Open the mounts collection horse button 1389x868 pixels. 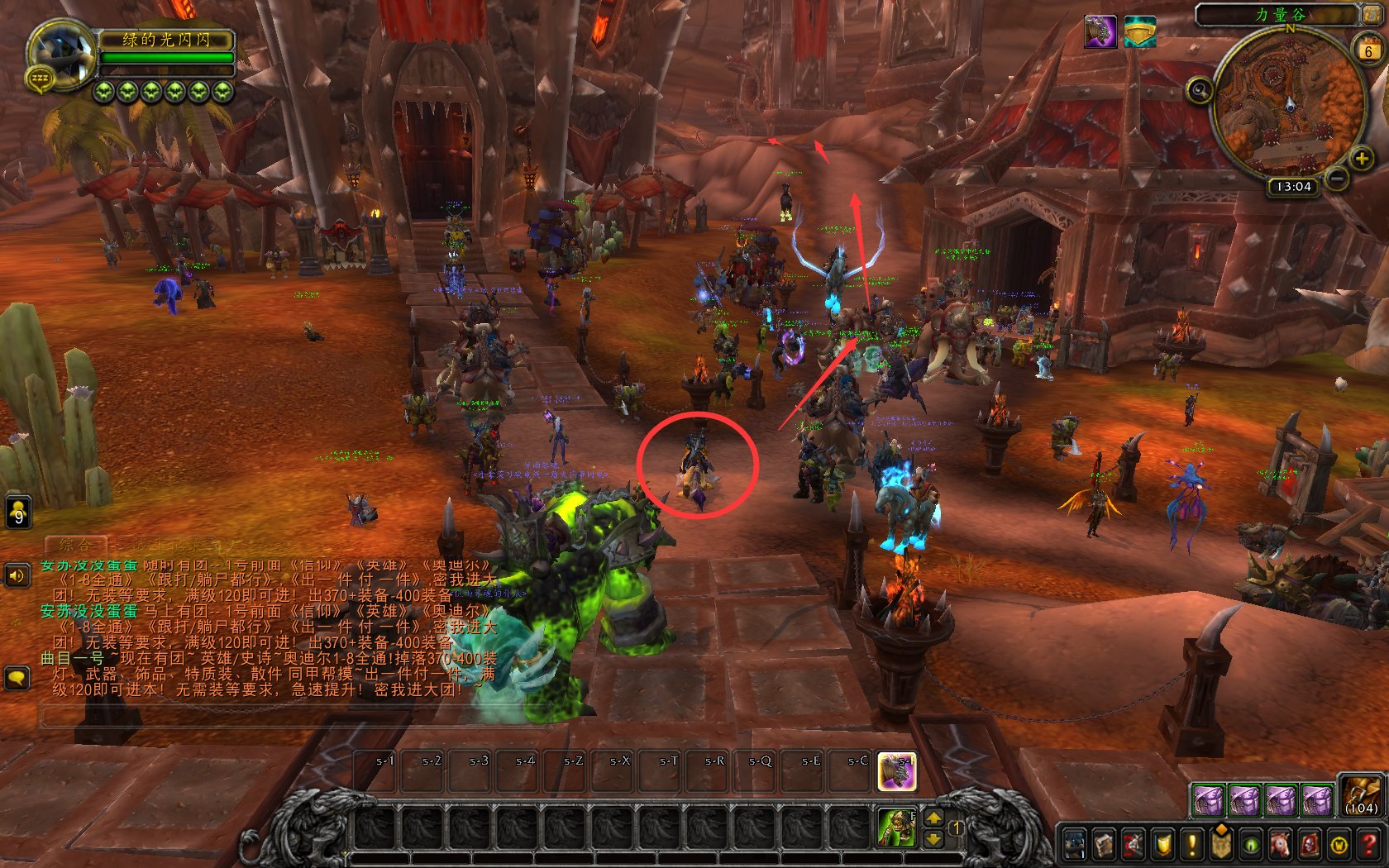pyautogui.click(x=1280, y=844)
